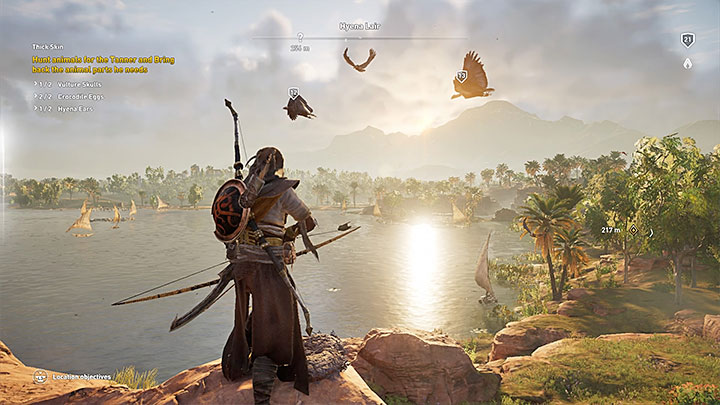
Task: Click the Hyena Lair location label
Action: click(x=360, y=26)
